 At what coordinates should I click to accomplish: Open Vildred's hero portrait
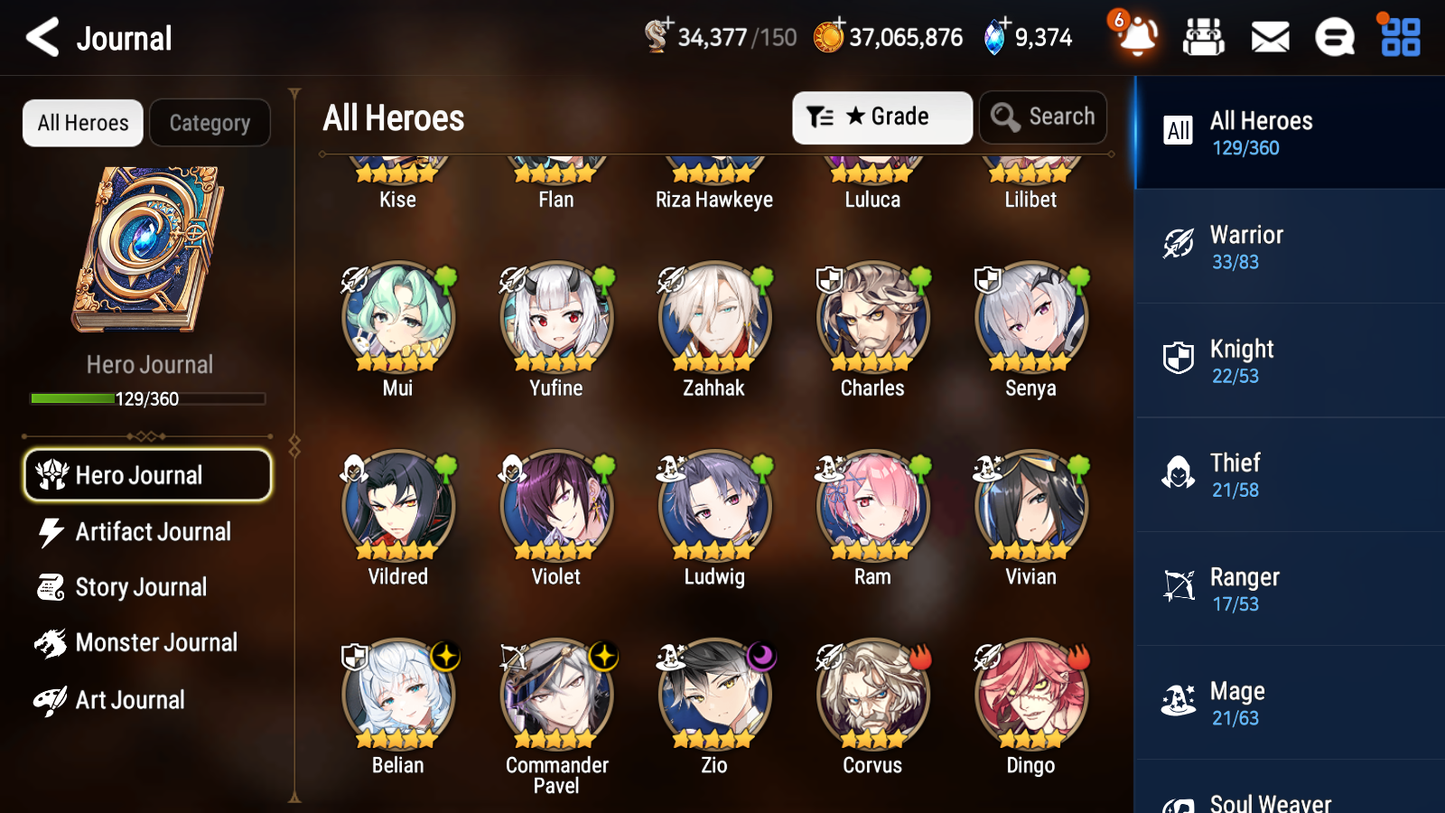(398, 506)
